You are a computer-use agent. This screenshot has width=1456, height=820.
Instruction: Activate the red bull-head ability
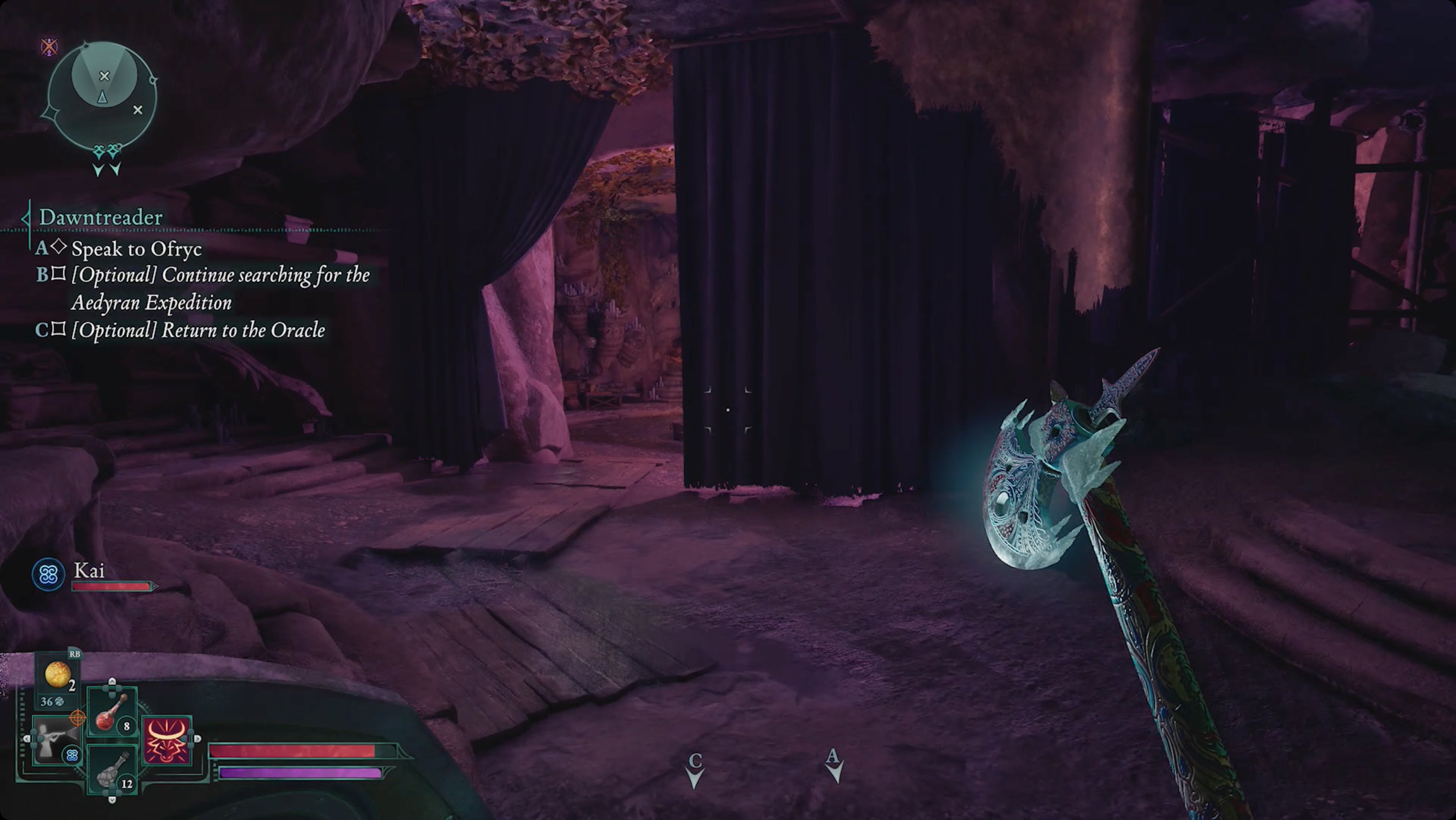point(167,740)
